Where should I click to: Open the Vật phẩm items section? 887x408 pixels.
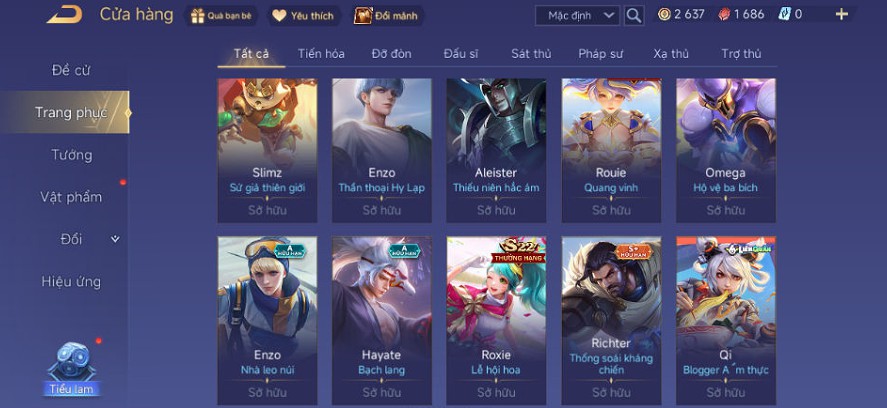click(x=71, y=197)
